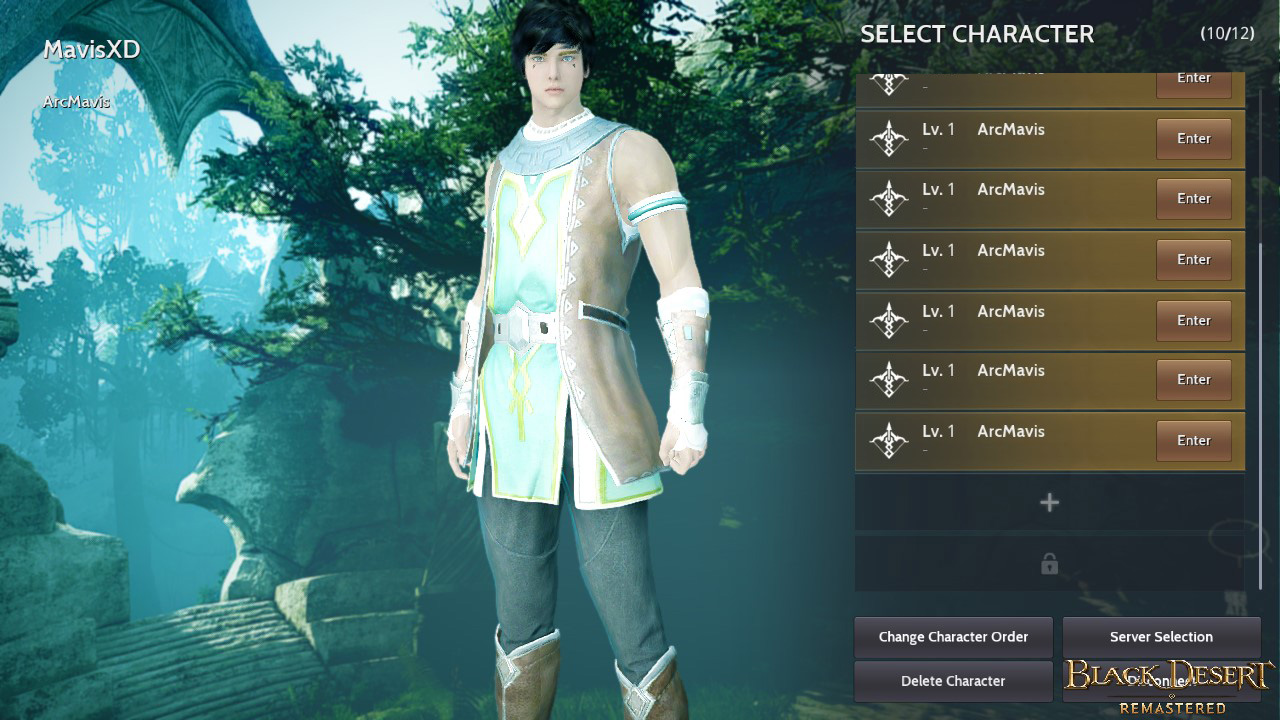Click the plus icon to add a character
The height and width of the screenshot is (720, 1280).
pos(1049,502)
